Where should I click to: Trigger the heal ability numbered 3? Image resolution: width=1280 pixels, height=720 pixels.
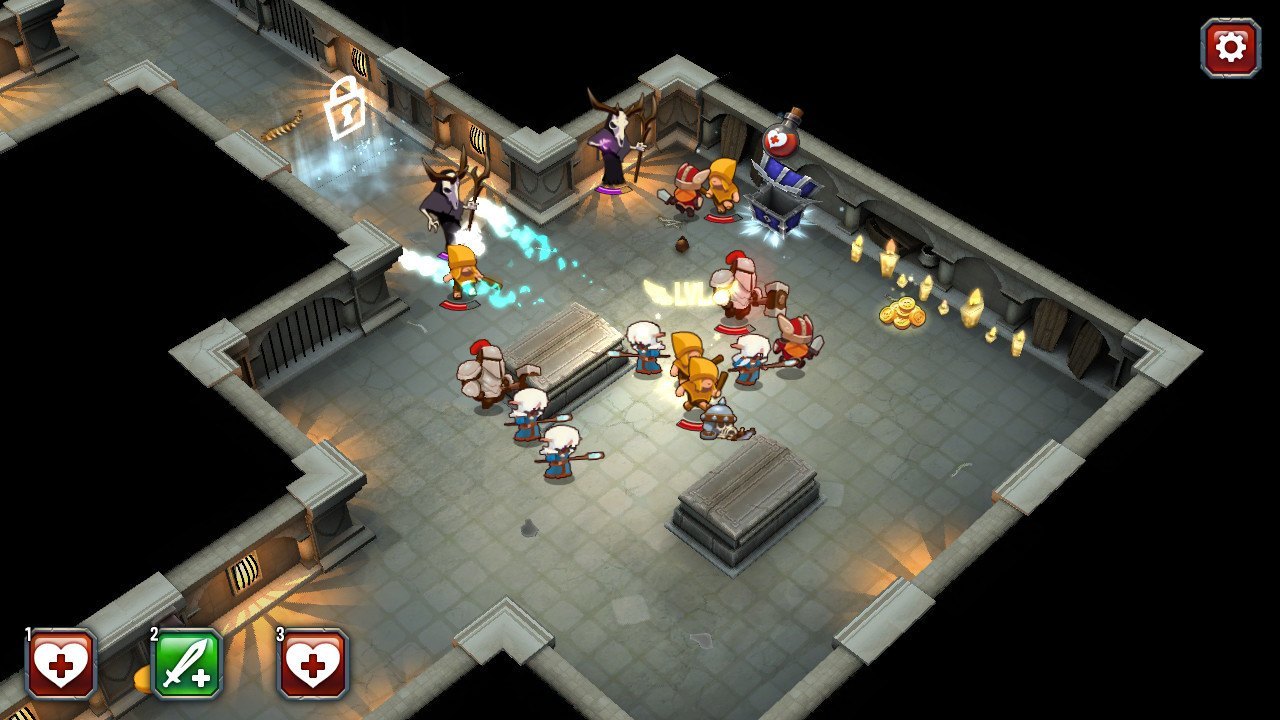click(313, 664)
